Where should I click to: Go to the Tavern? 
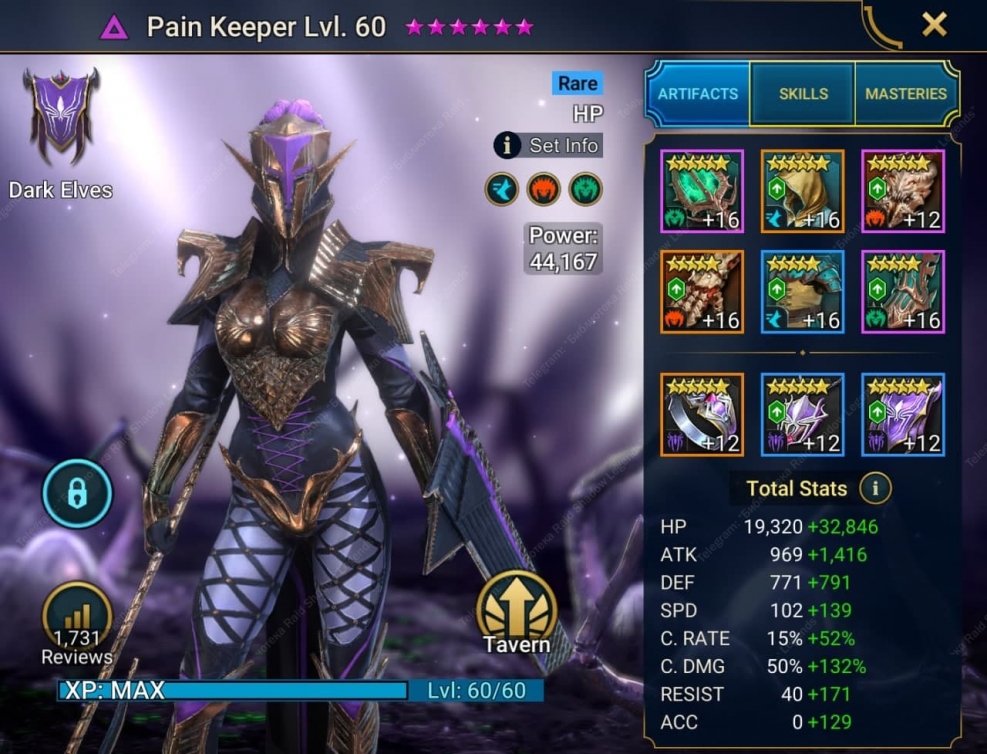tap(516, 613)
